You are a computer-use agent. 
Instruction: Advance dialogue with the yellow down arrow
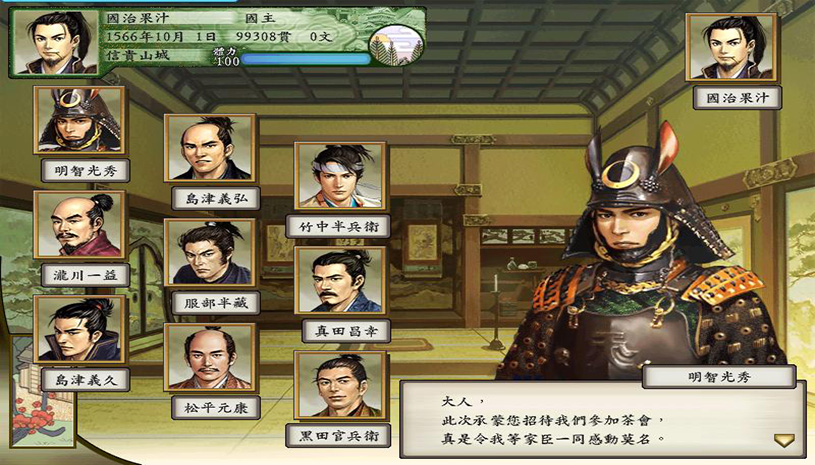pyautogui.click(x=783, y=439)
